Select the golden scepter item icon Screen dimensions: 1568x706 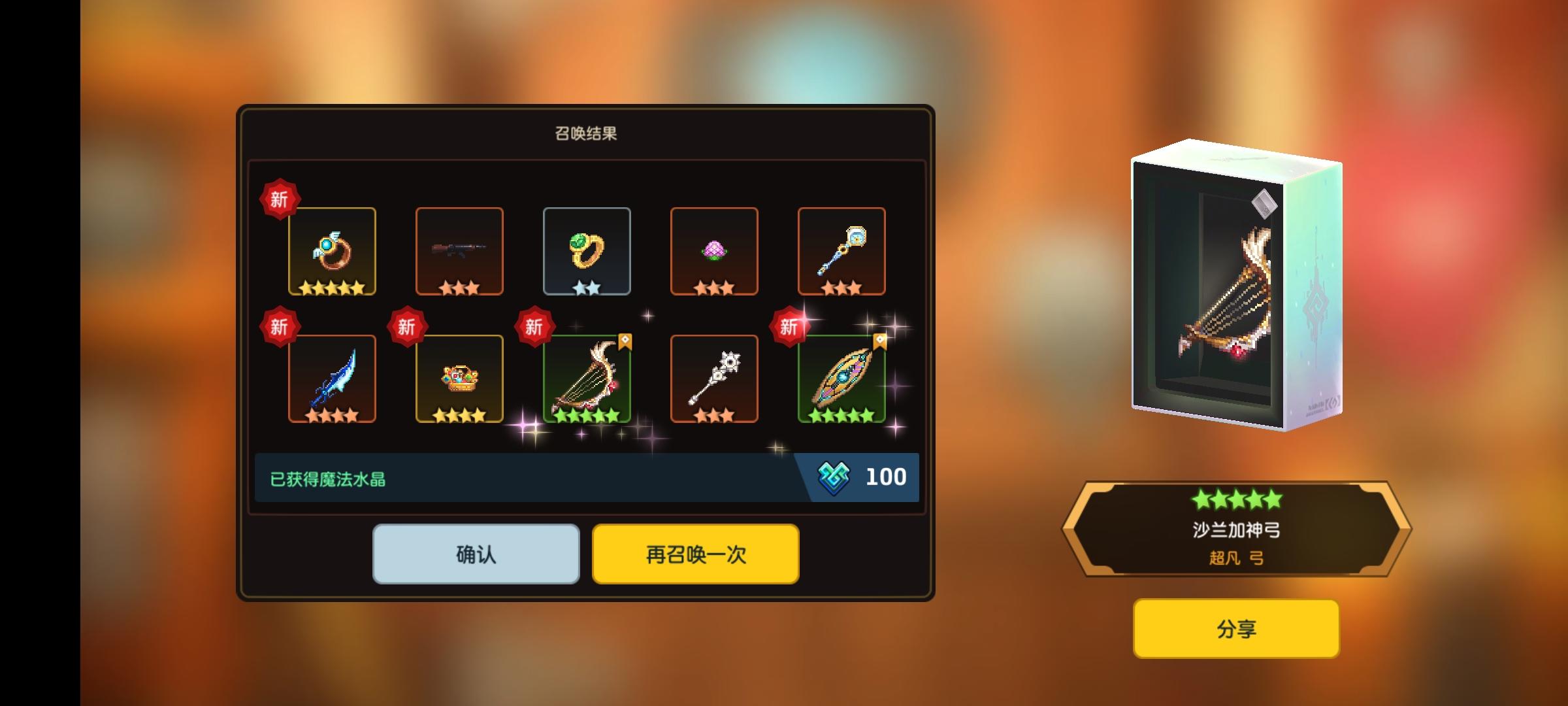coord(842,252)
